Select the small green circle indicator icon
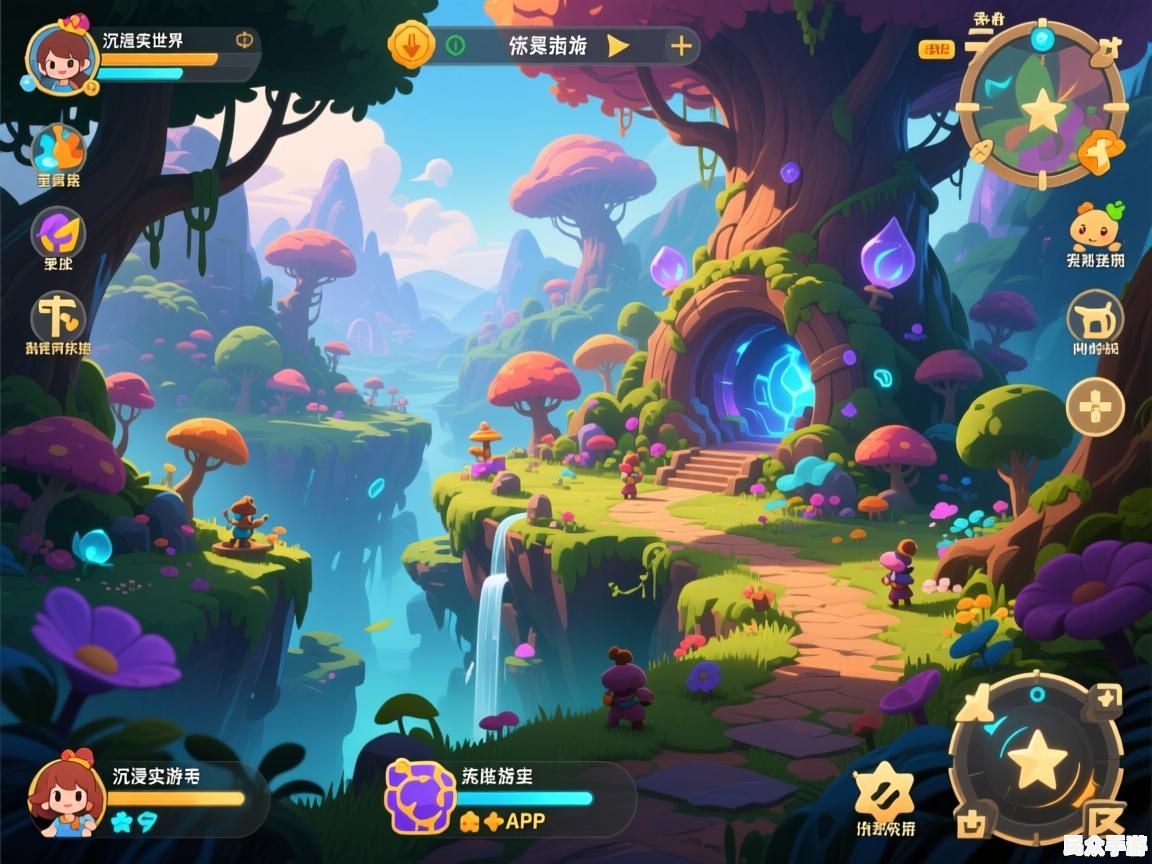This screenshot has width=1152, height=864. coord(455,45)
